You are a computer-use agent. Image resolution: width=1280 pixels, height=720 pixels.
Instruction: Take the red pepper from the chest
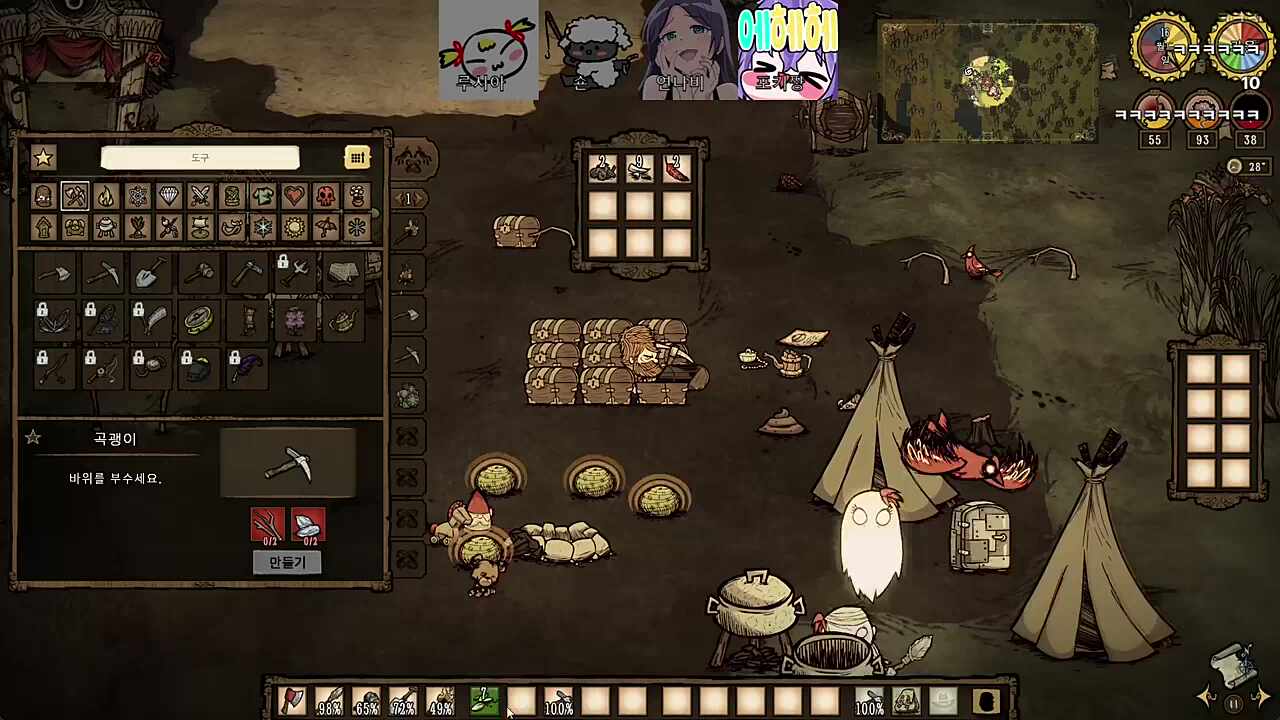pyautogui.click(x=677, y=169)
